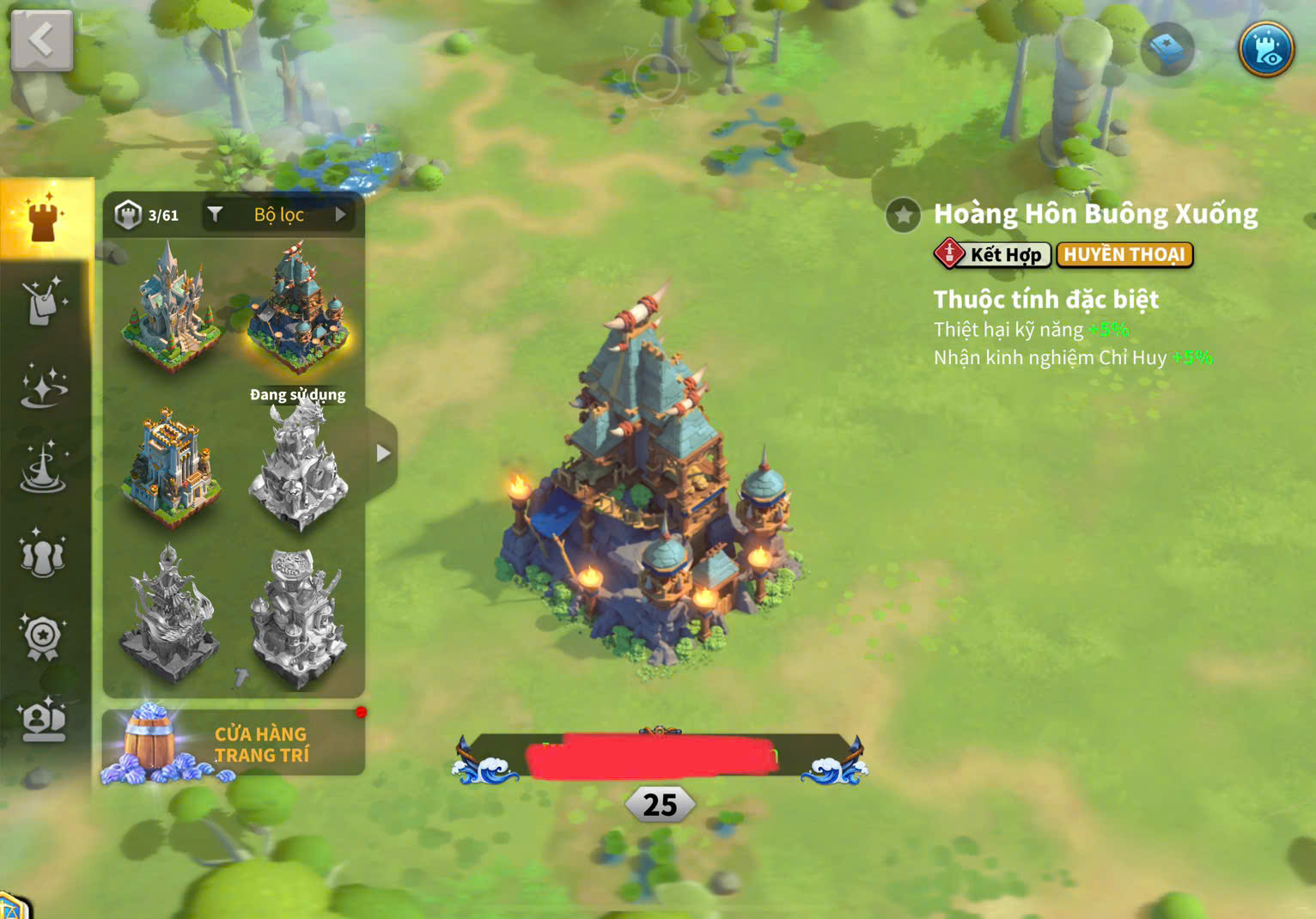Toggle the castle eye preview button
Image resolution: width=1316 pixels, height=919 pixels.
point(1266,49)
